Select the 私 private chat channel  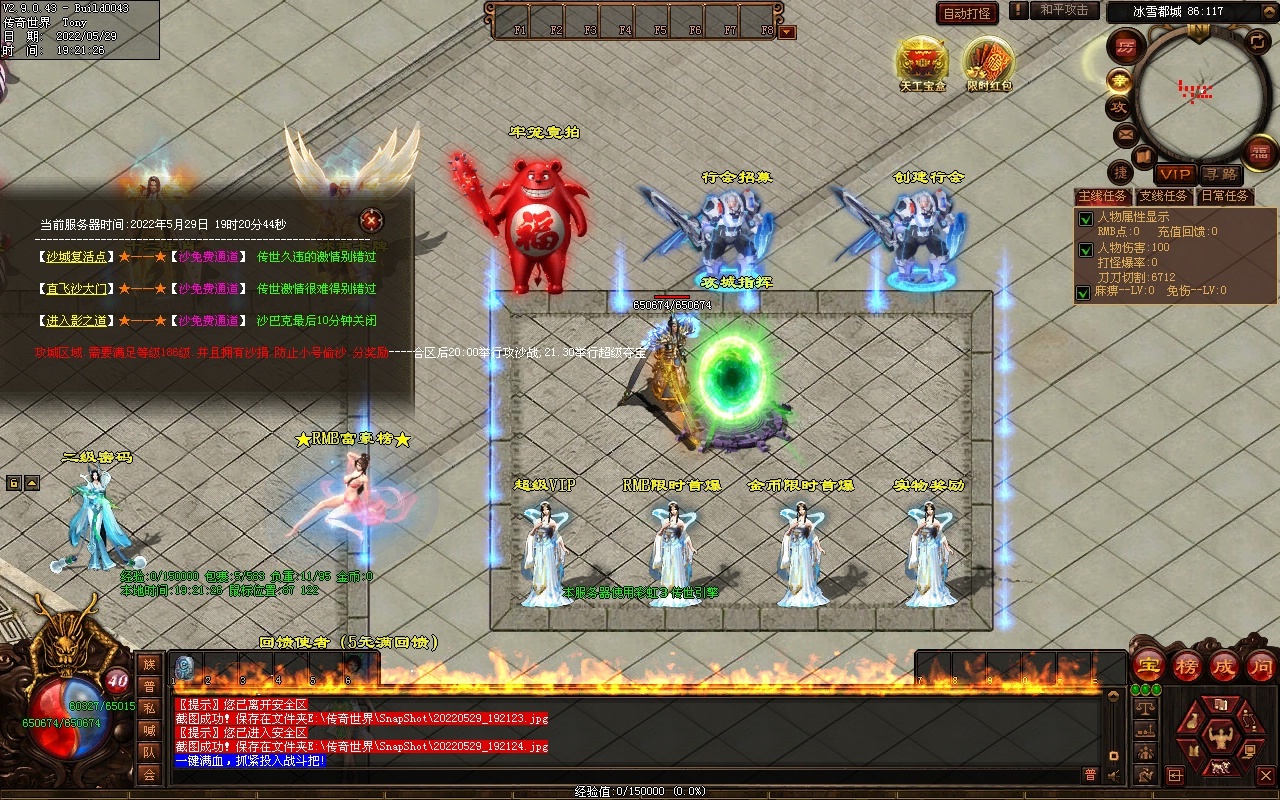tap(149, 708)
